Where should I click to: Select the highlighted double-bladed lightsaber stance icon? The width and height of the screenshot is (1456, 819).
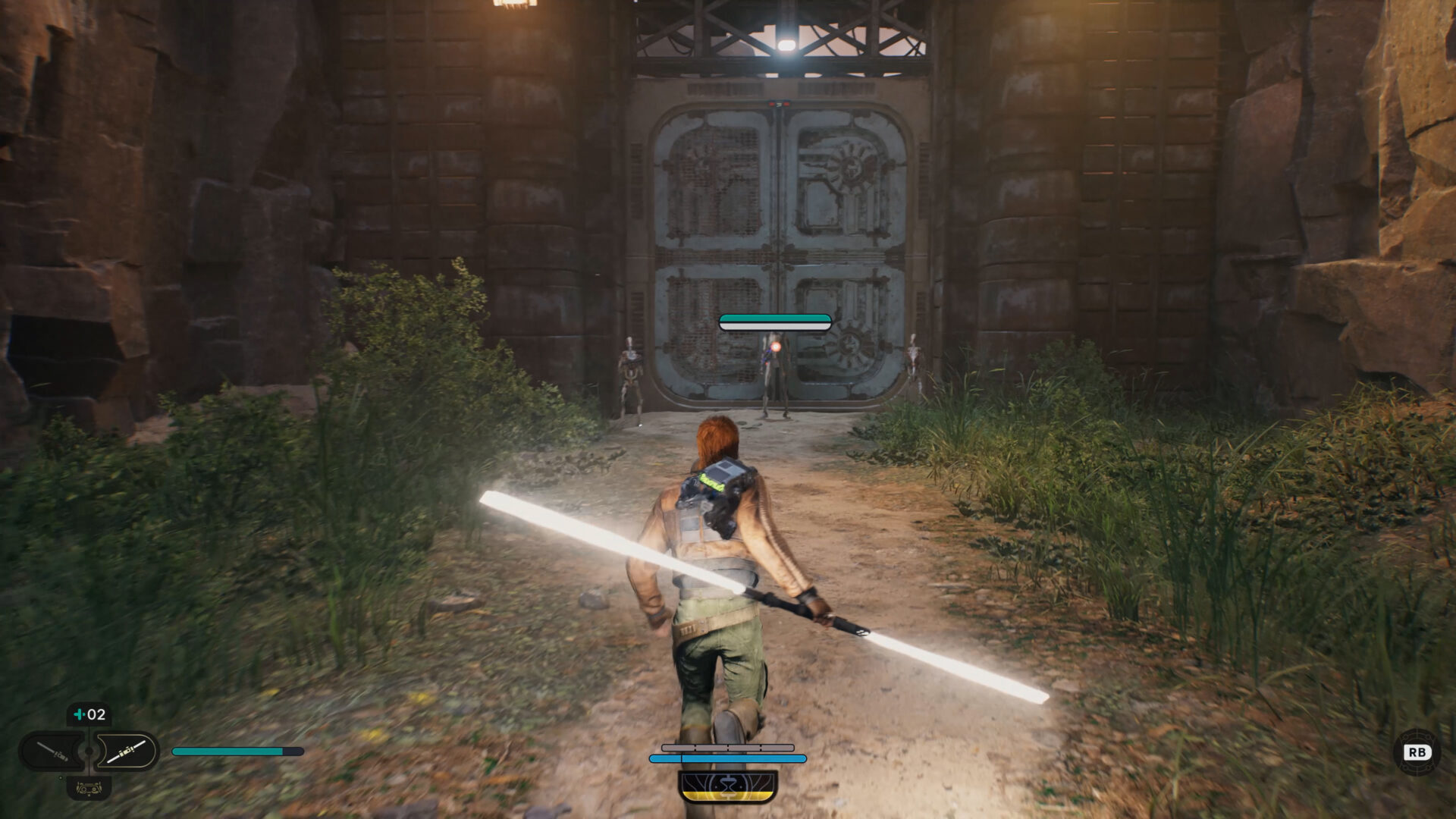coord(126,750)
